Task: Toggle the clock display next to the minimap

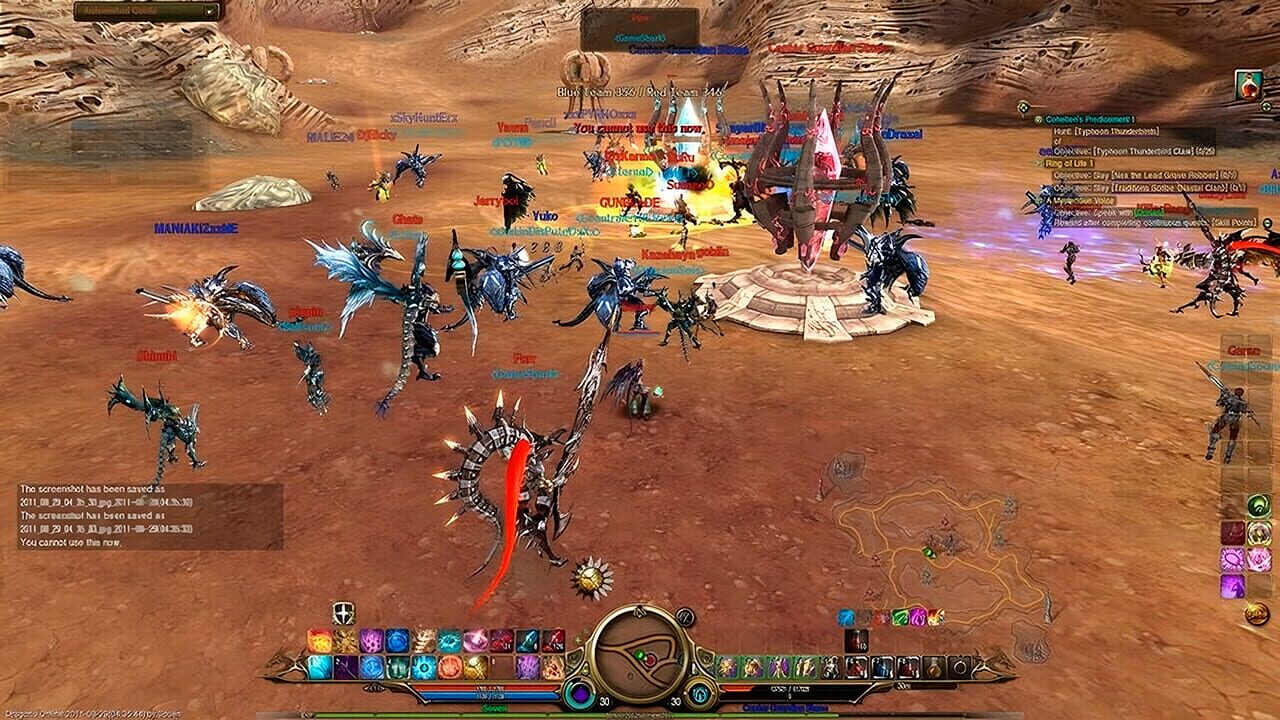Action: click(x=684, y=616)
